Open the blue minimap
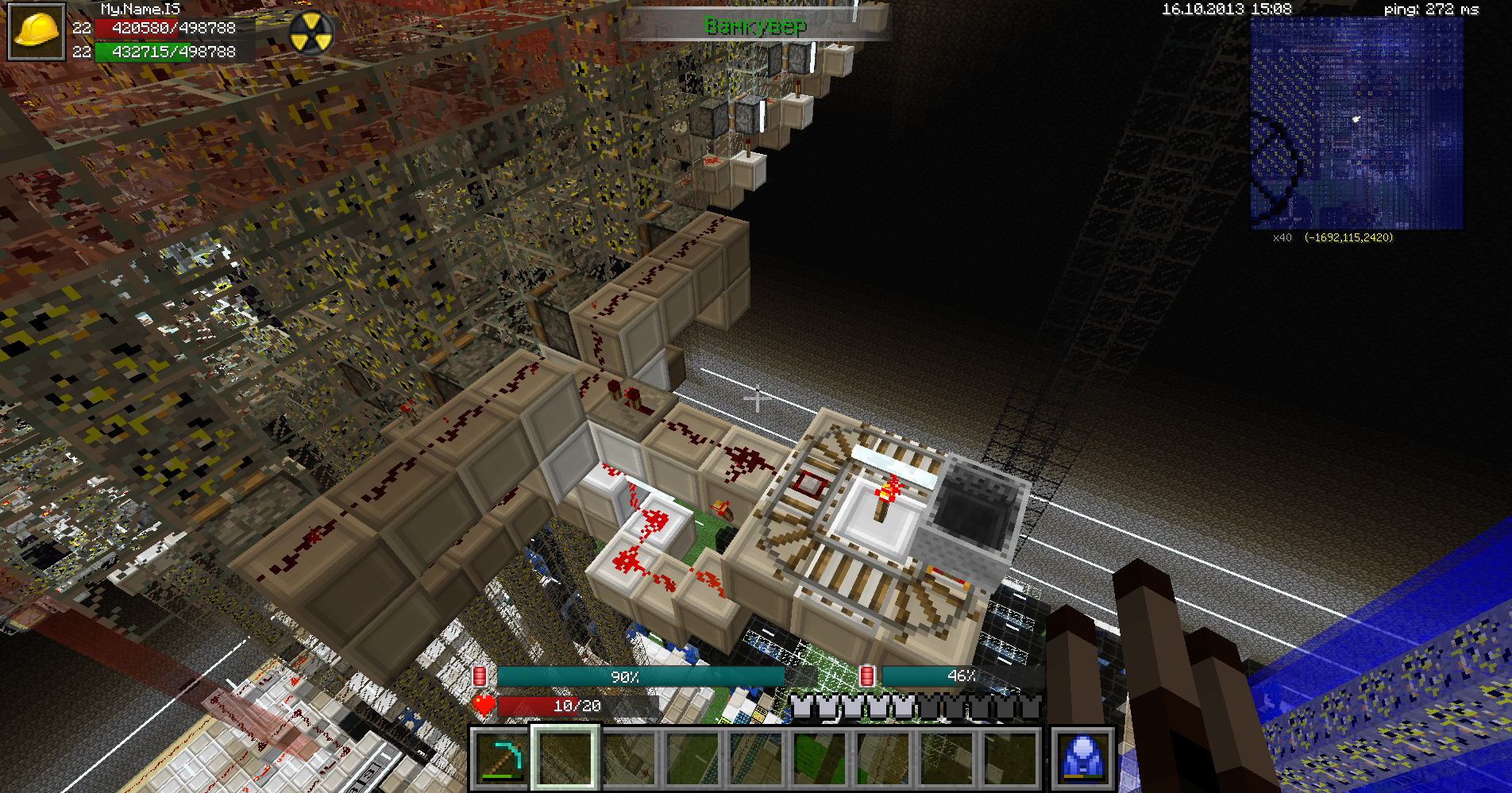 pos(1356,123)
